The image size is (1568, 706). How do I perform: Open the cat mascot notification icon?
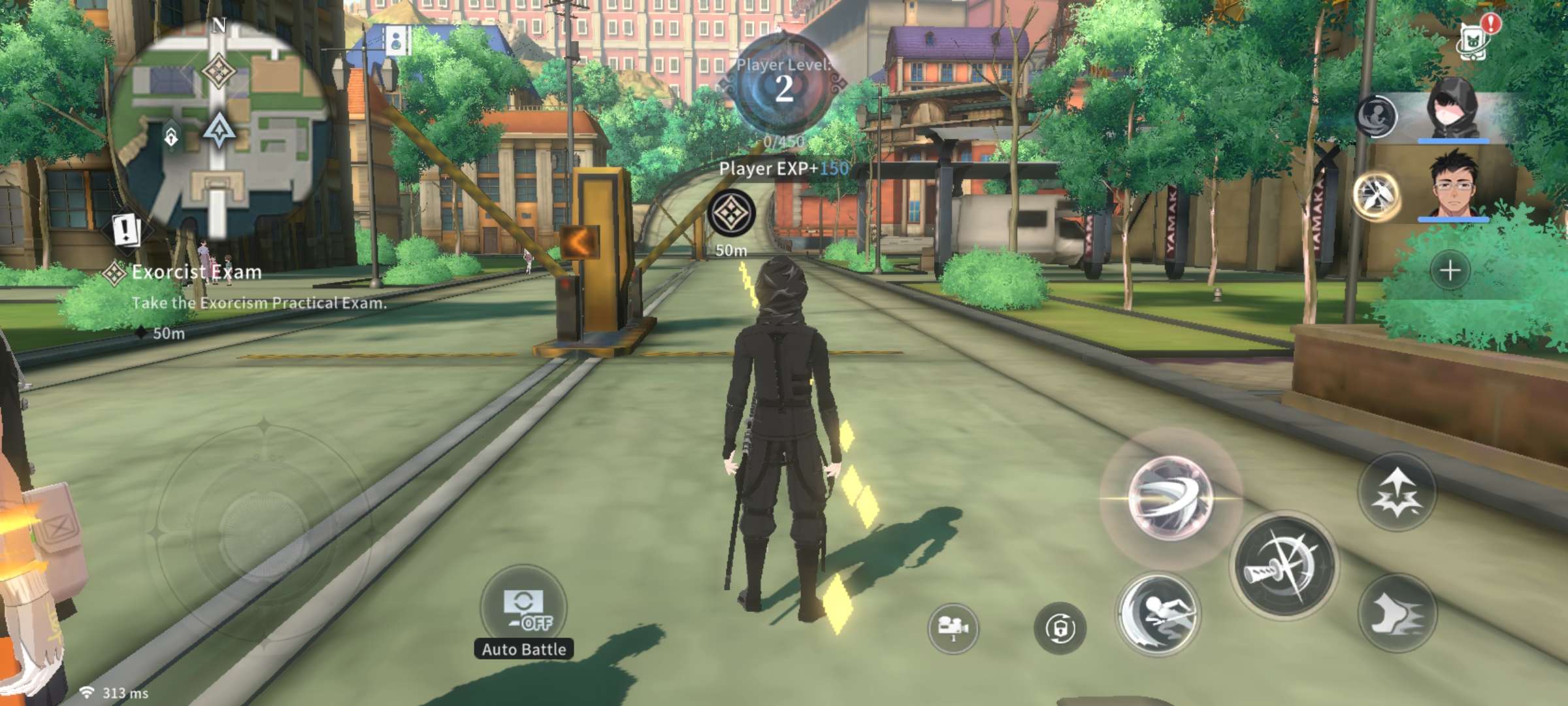point(1475,38)
